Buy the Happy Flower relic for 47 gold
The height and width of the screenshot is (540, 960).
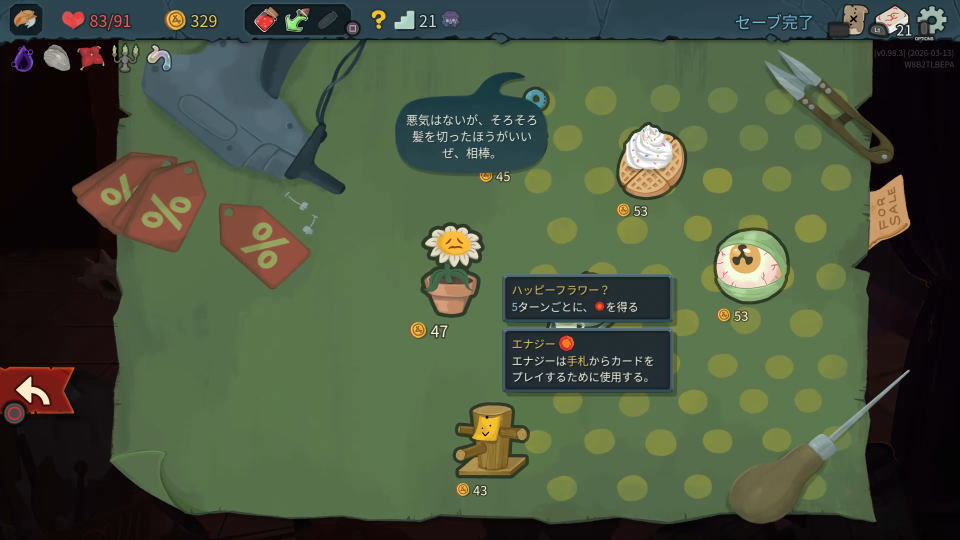tap(452, 268)
